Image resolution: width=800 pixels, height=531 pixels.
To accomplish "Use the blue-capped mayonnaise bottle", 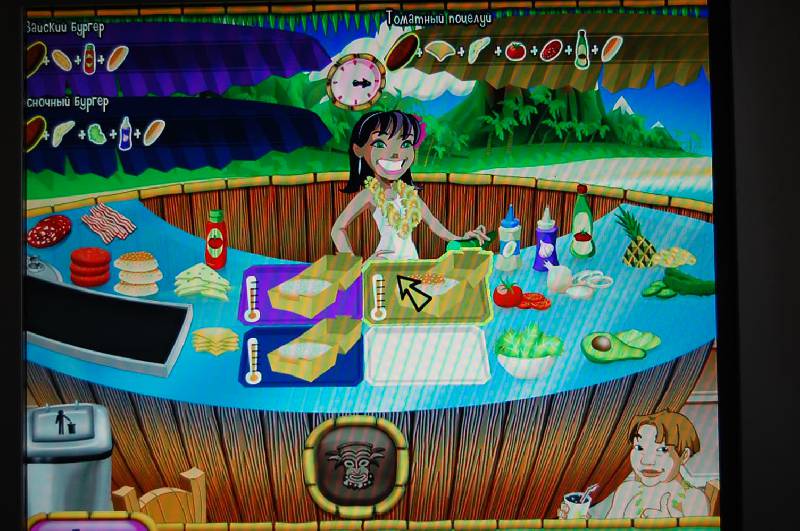I will (509, 241).
